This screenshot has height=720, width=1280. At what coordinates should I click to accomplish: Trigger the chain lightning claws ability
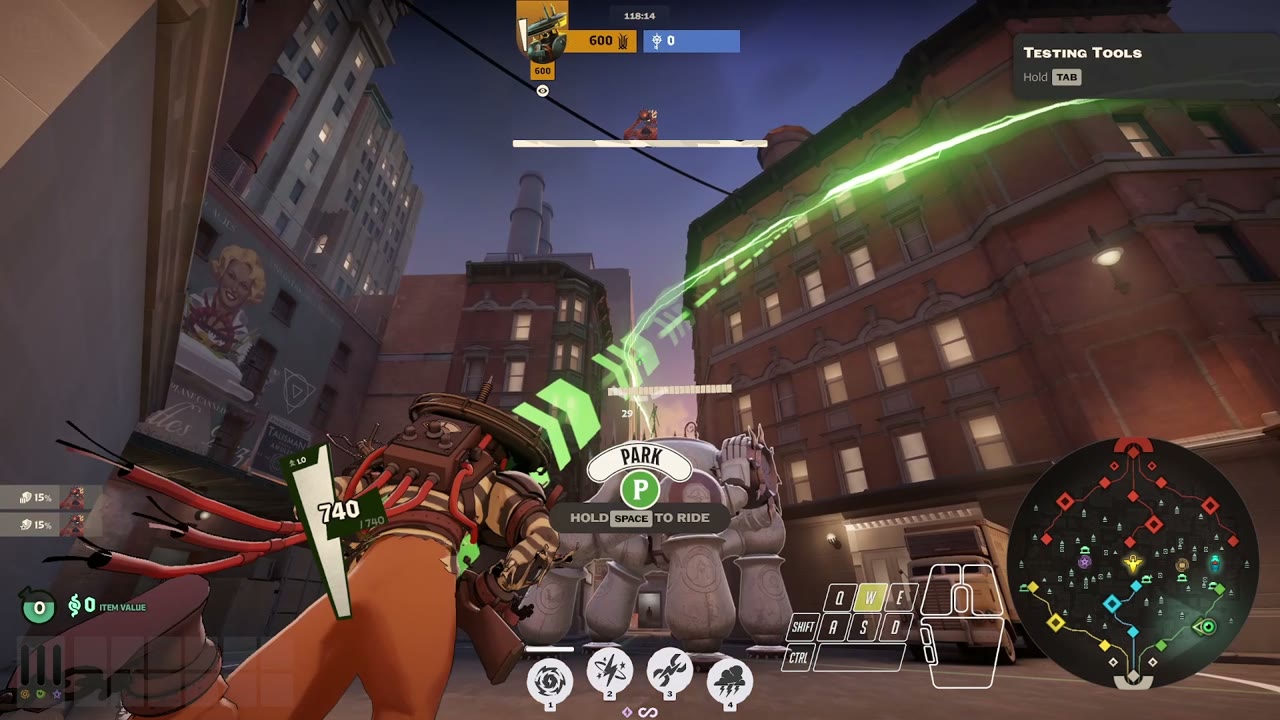(x=670, y=674)
